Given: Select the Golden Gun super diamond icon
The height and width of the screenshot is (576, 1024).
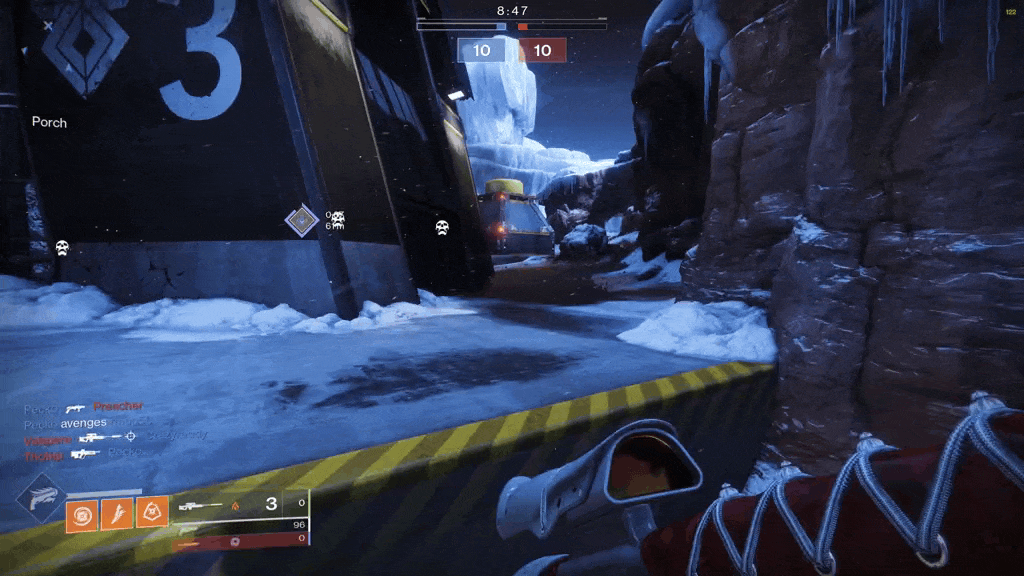Looking at the screenshot, I should point(41,500).
